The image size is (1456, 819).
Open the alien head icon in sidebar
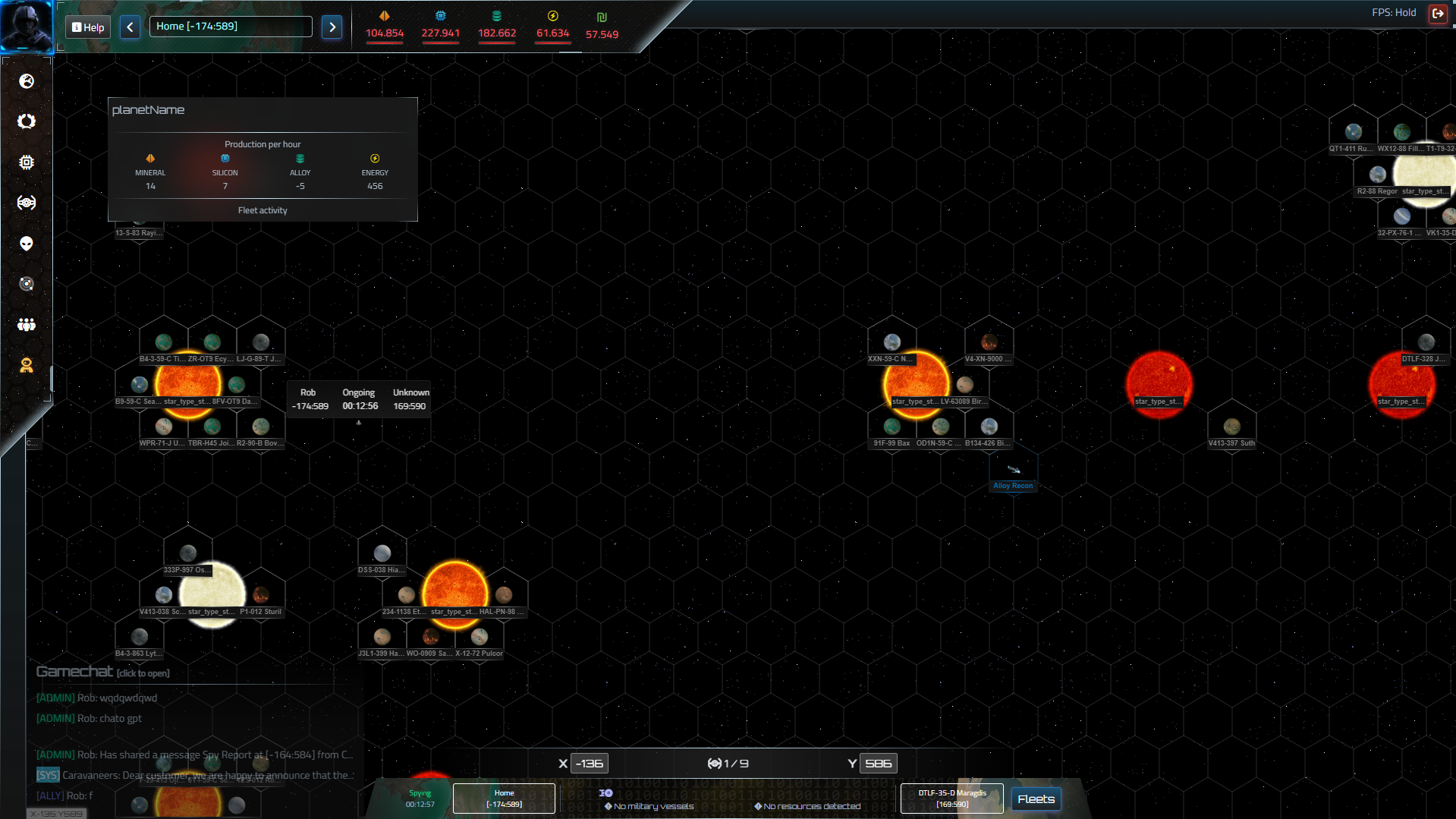click(x=27, y=244)
